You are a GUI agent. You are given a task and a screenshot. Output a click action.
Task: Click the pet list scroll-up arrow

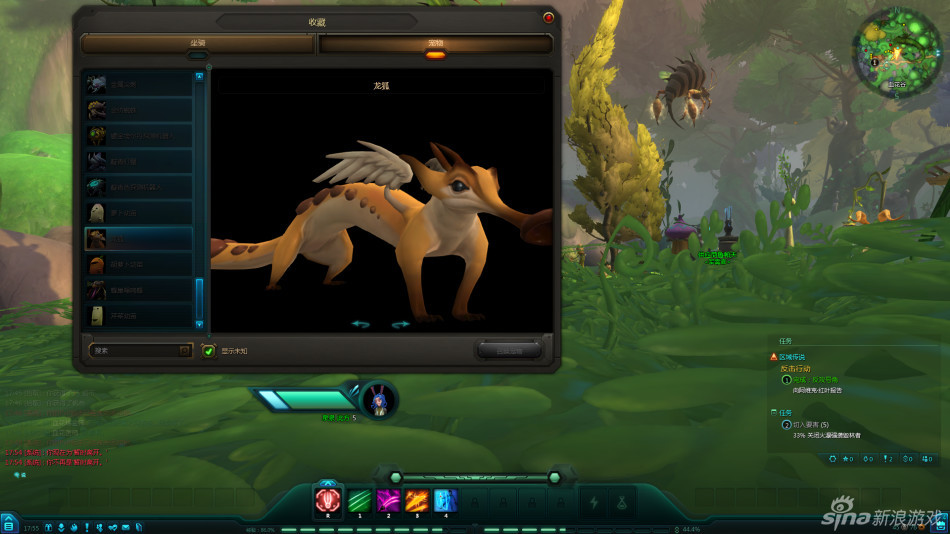(199, 76)
